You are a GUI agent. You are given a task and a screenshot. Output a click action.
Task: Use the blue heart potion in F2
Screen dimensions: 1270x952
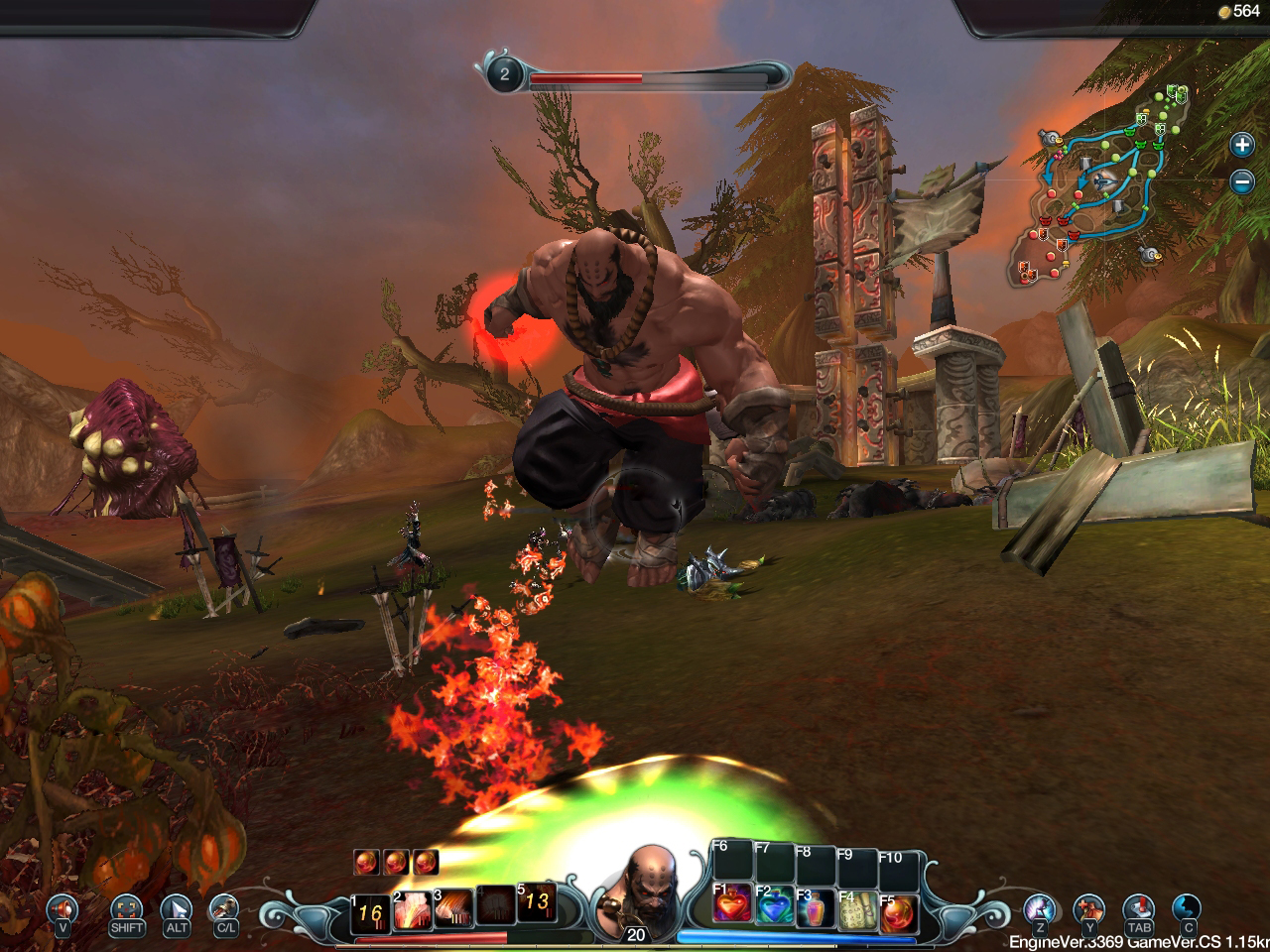click(775, 908)
